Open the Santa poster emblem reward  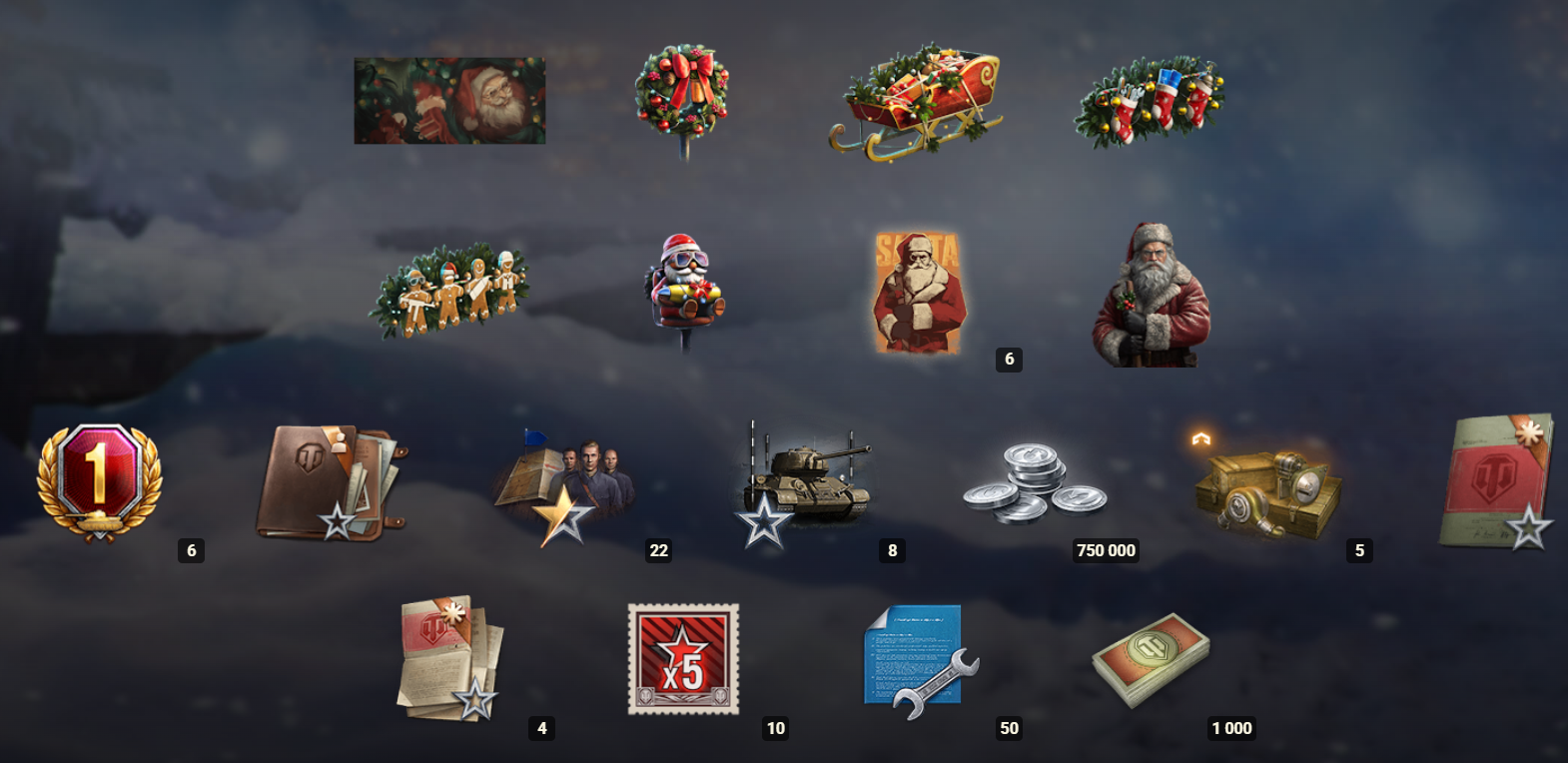[x=919, y=285]
